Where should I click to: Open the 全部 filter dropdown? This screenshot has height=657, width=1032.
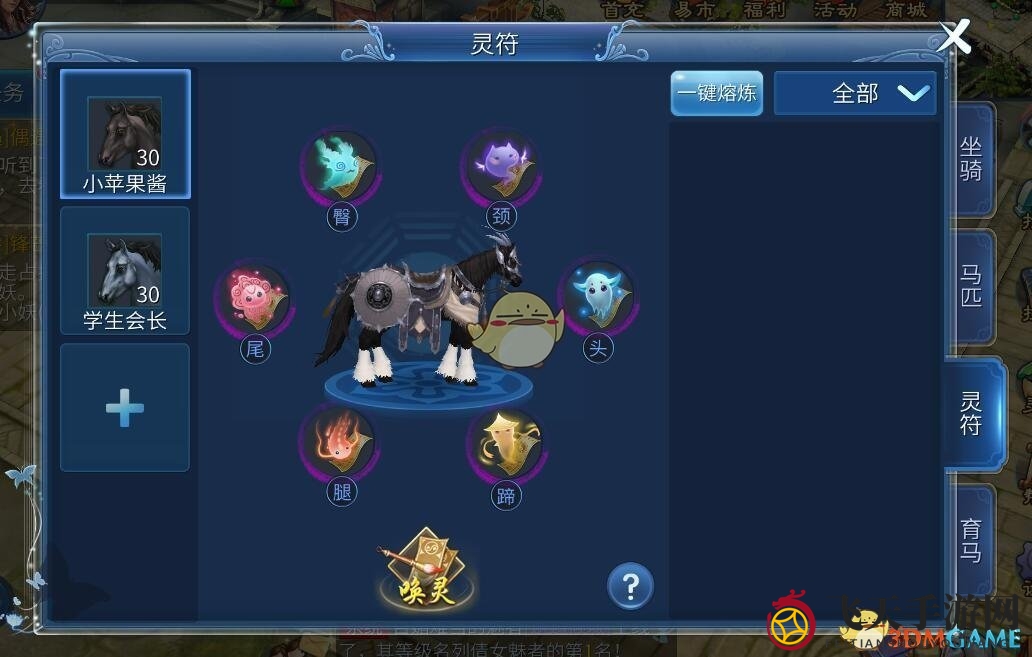click(x=856, y=94)
